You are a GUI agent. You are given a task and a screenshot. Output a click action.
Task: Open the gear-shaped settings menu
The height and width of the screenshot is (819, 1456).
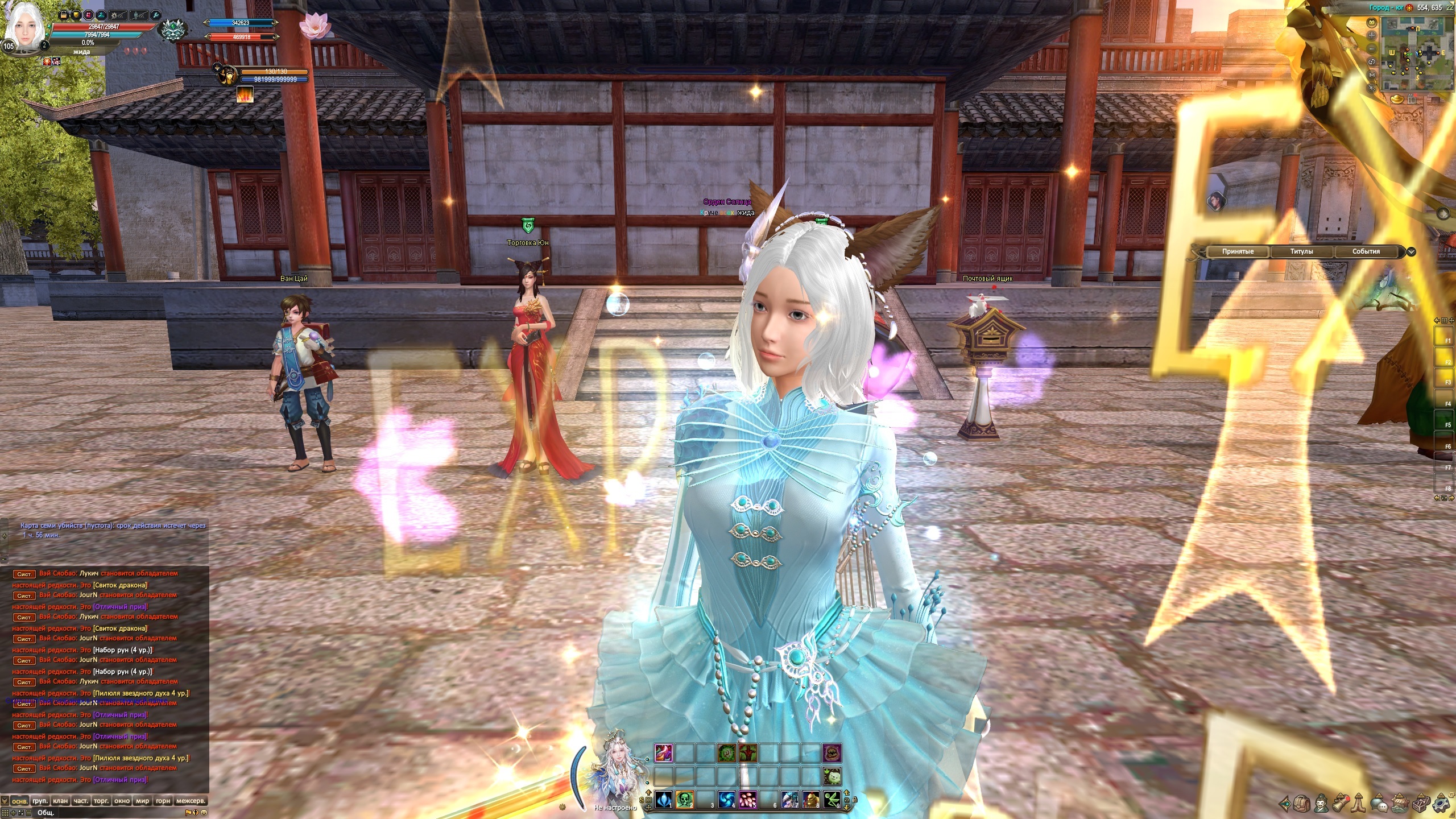[1441, 804]
